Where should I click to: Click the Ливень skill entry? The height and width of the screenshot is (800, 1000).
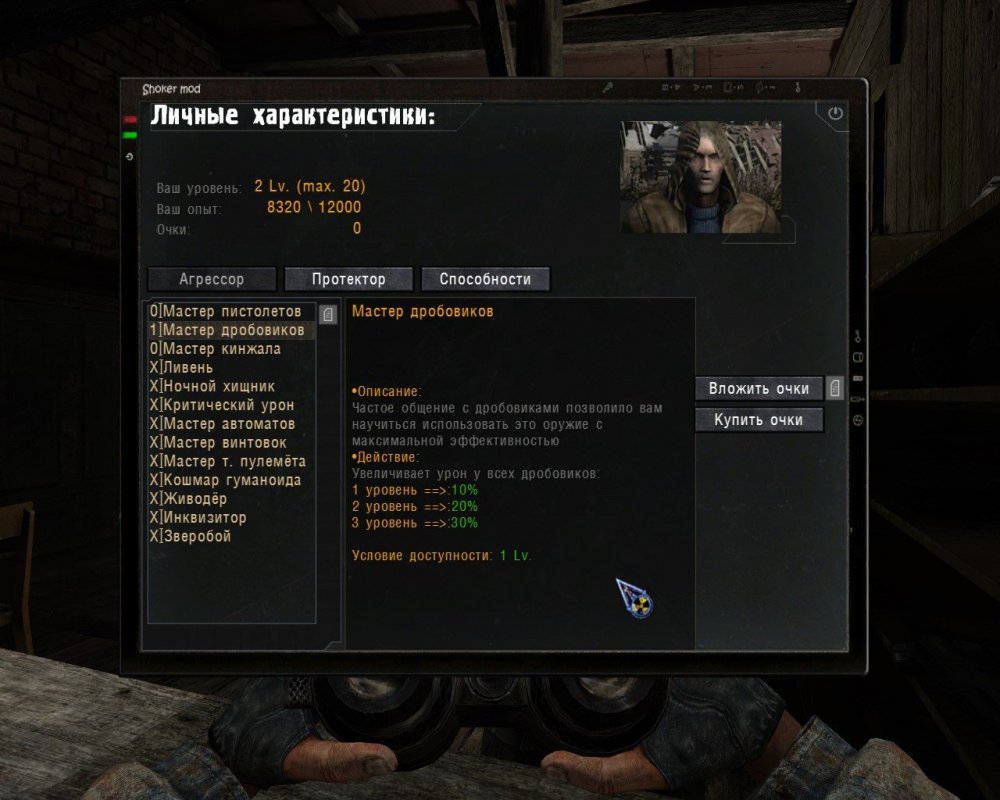pyautogui.click(x=187, y=368)
